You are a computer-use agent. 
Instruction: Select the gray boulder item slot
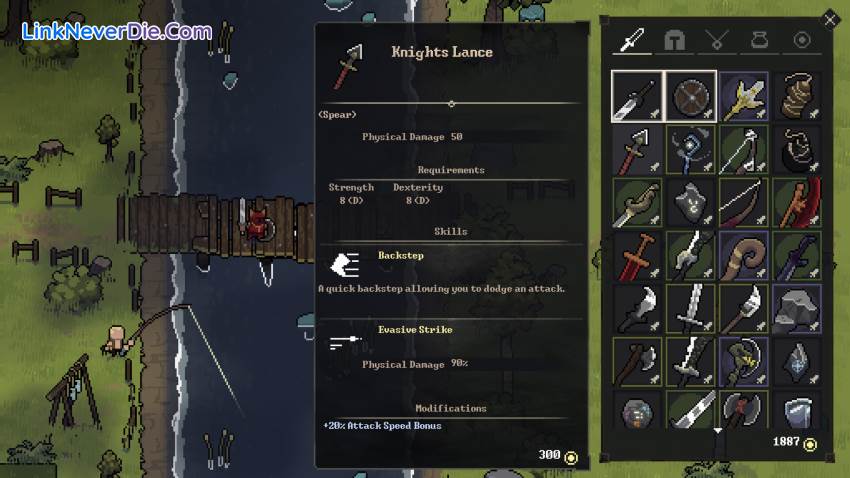pos(796,309)
